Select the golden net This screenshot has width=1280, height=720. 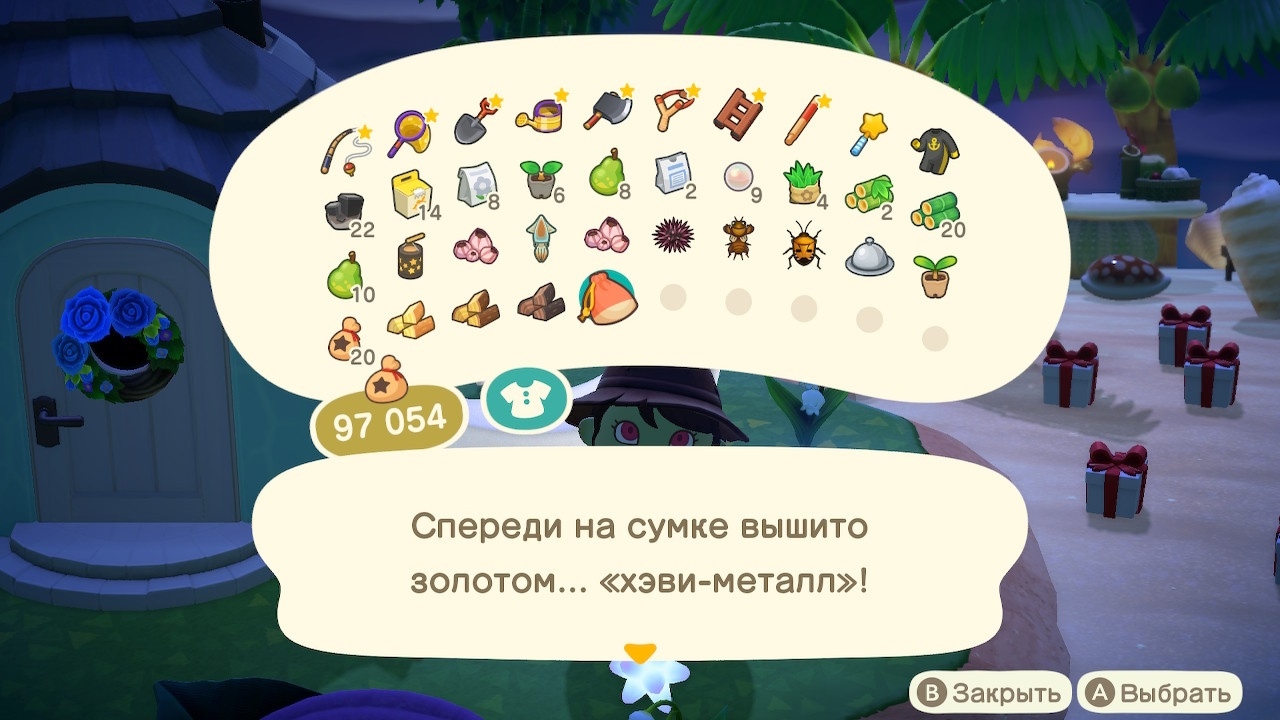pyautogui.click(x=410, y=125)
